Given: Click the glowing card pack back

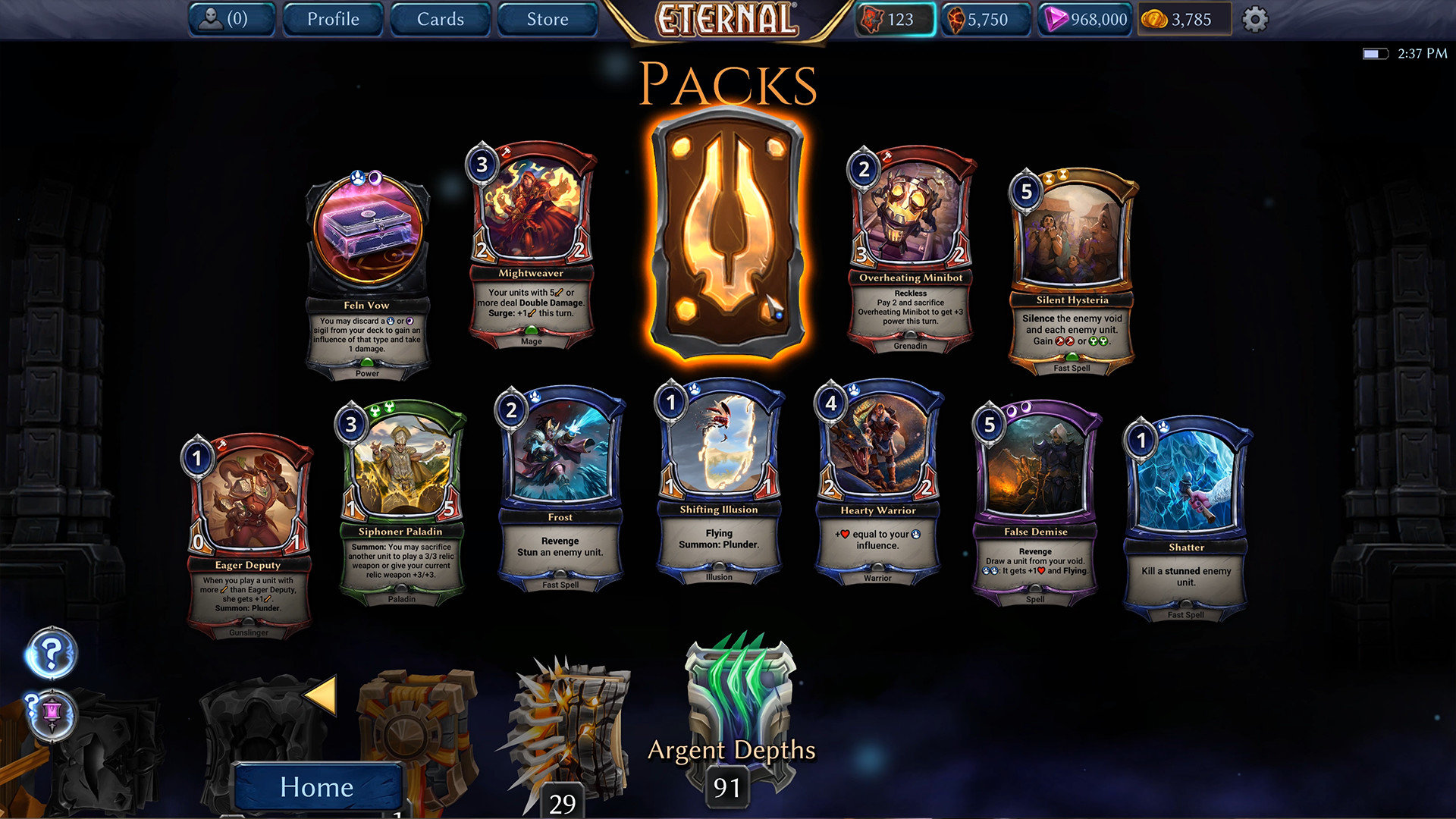Looking at the screenshot, I should (x=727, y=235).
